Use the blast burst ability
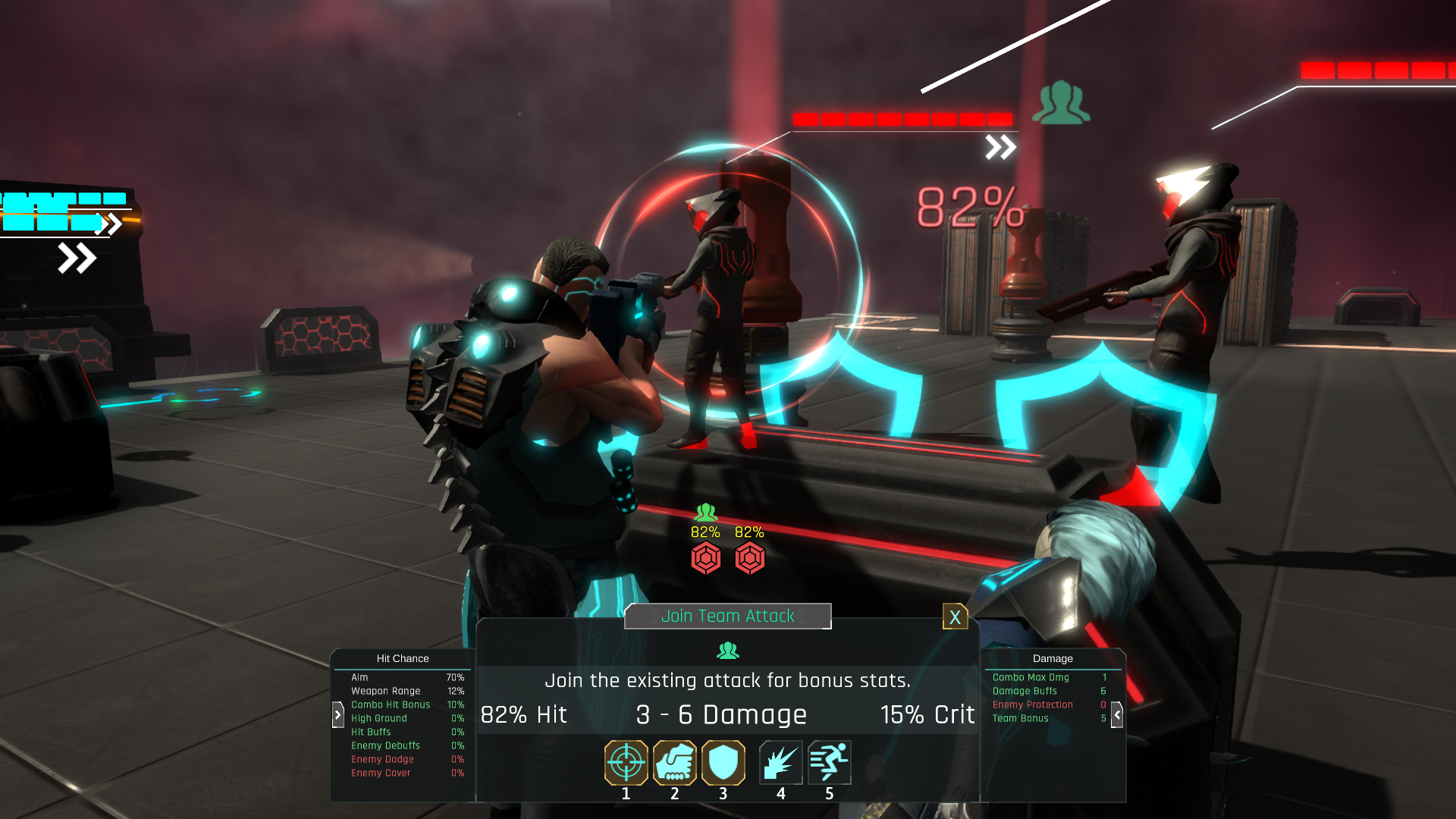This screenshot has height=819, width=1456. 780,762
